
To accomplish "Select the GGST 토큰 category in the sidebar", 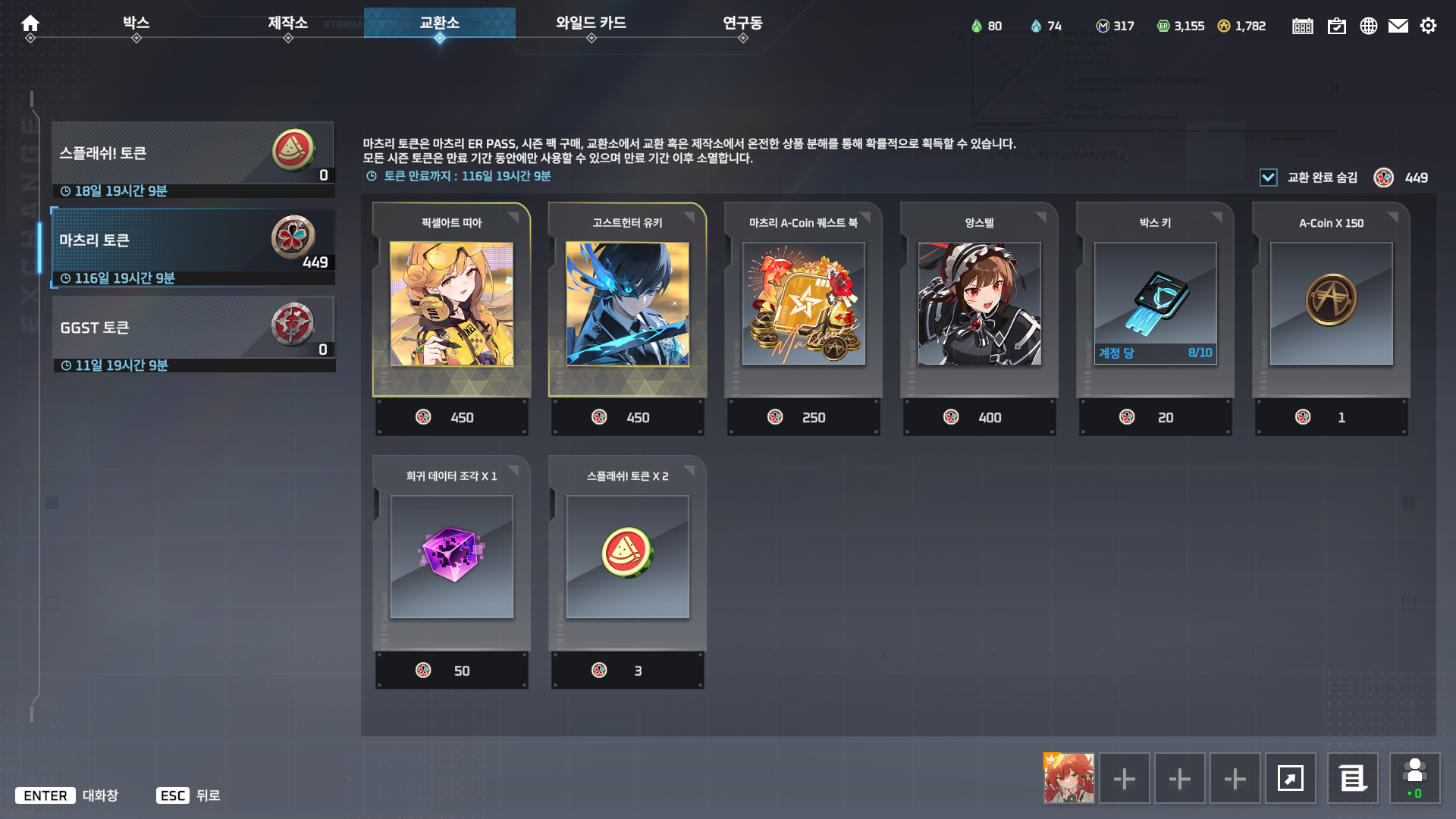I will click(x=193, y=330).
